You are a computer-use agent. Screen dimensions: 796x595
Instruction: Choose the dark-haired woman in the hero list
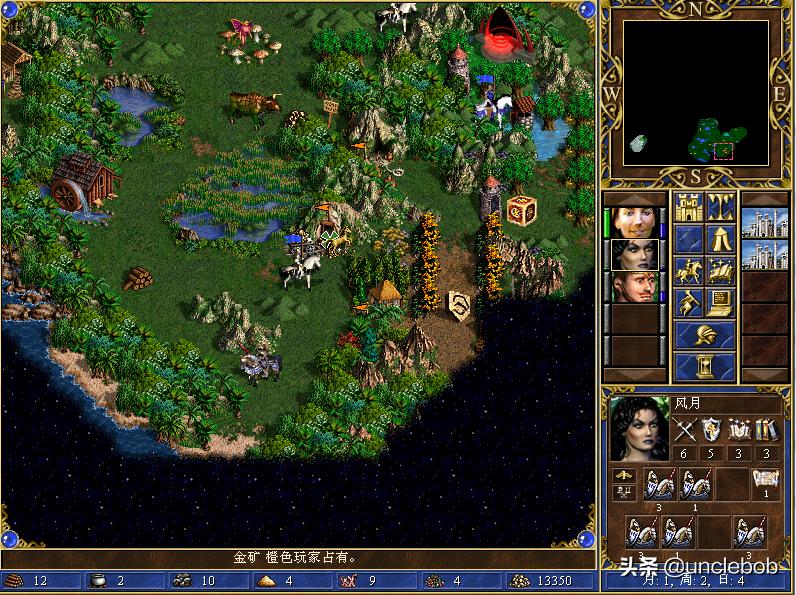point(632,254)
